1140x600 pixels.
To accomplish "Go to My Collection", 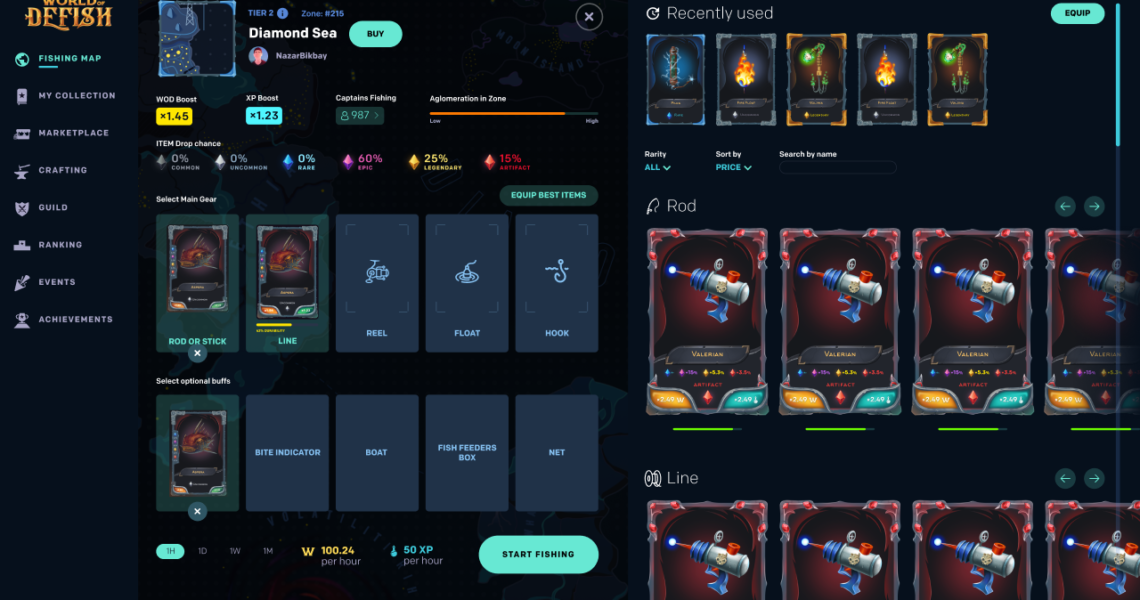I will tap(76, 96).
